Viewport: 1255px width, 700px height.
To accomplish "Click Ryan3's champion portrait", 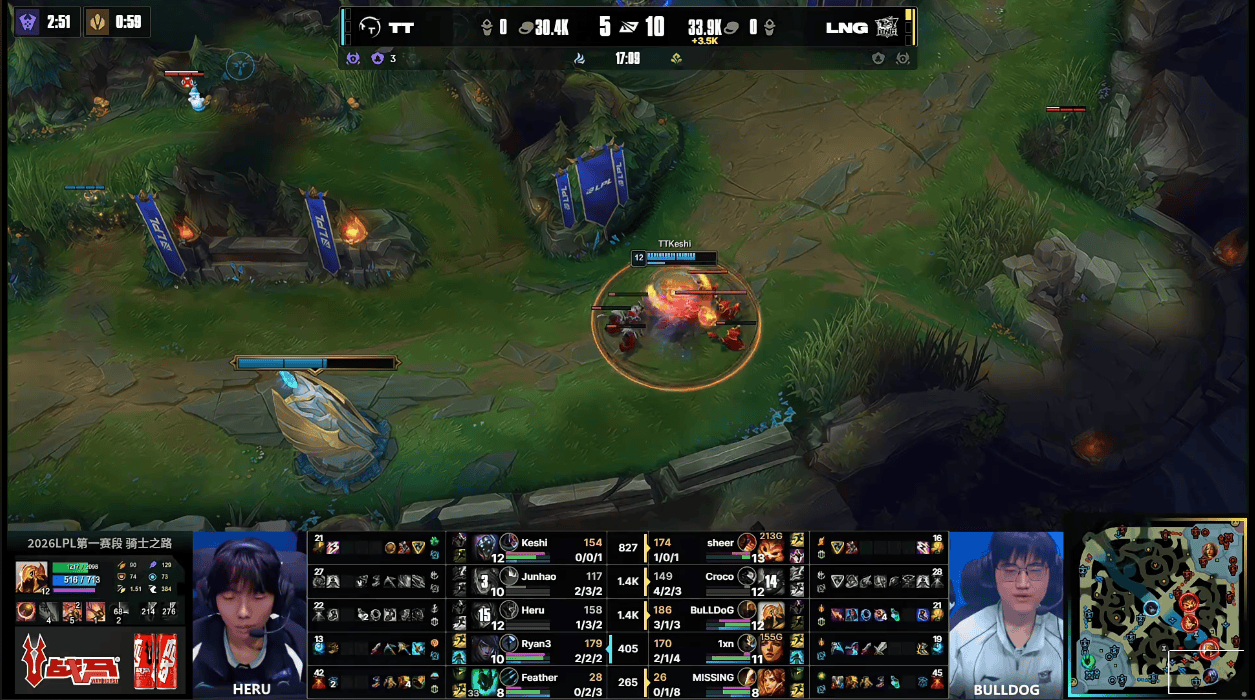I will tap(485, 648).
